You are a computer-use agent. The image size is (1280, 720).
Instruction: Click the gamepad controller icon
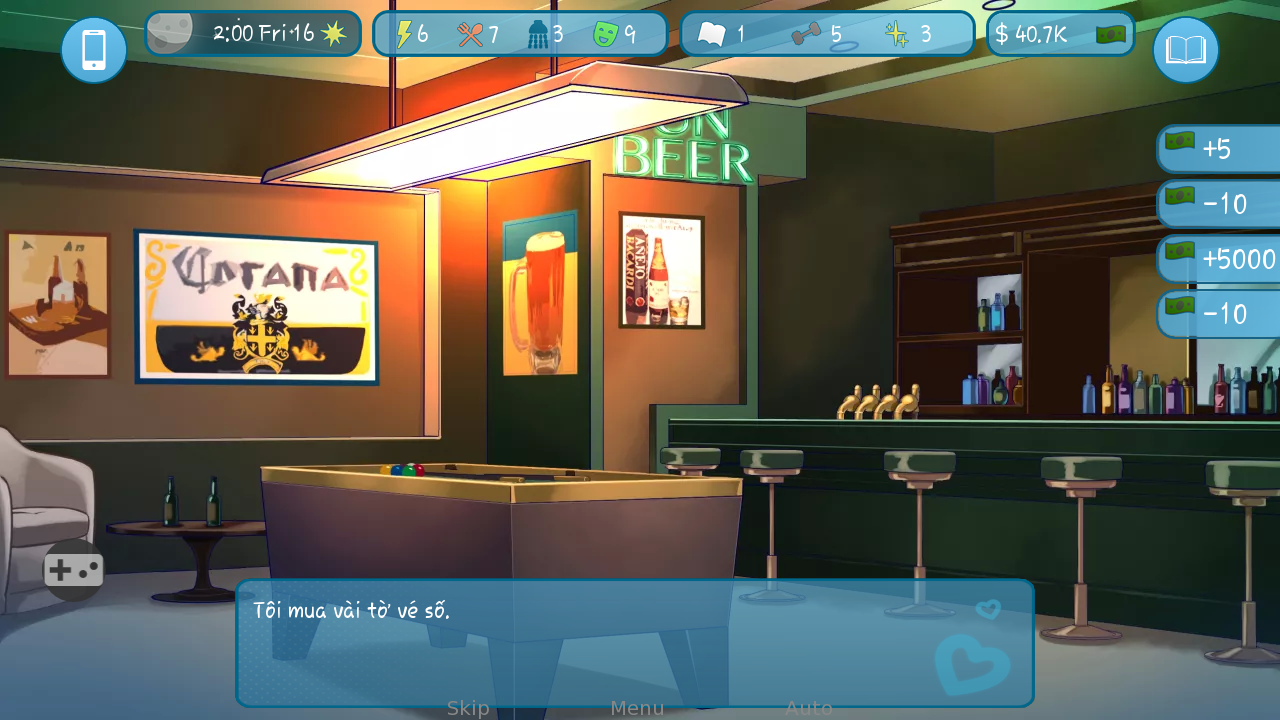pyautogui.click(x=74, y=570)
